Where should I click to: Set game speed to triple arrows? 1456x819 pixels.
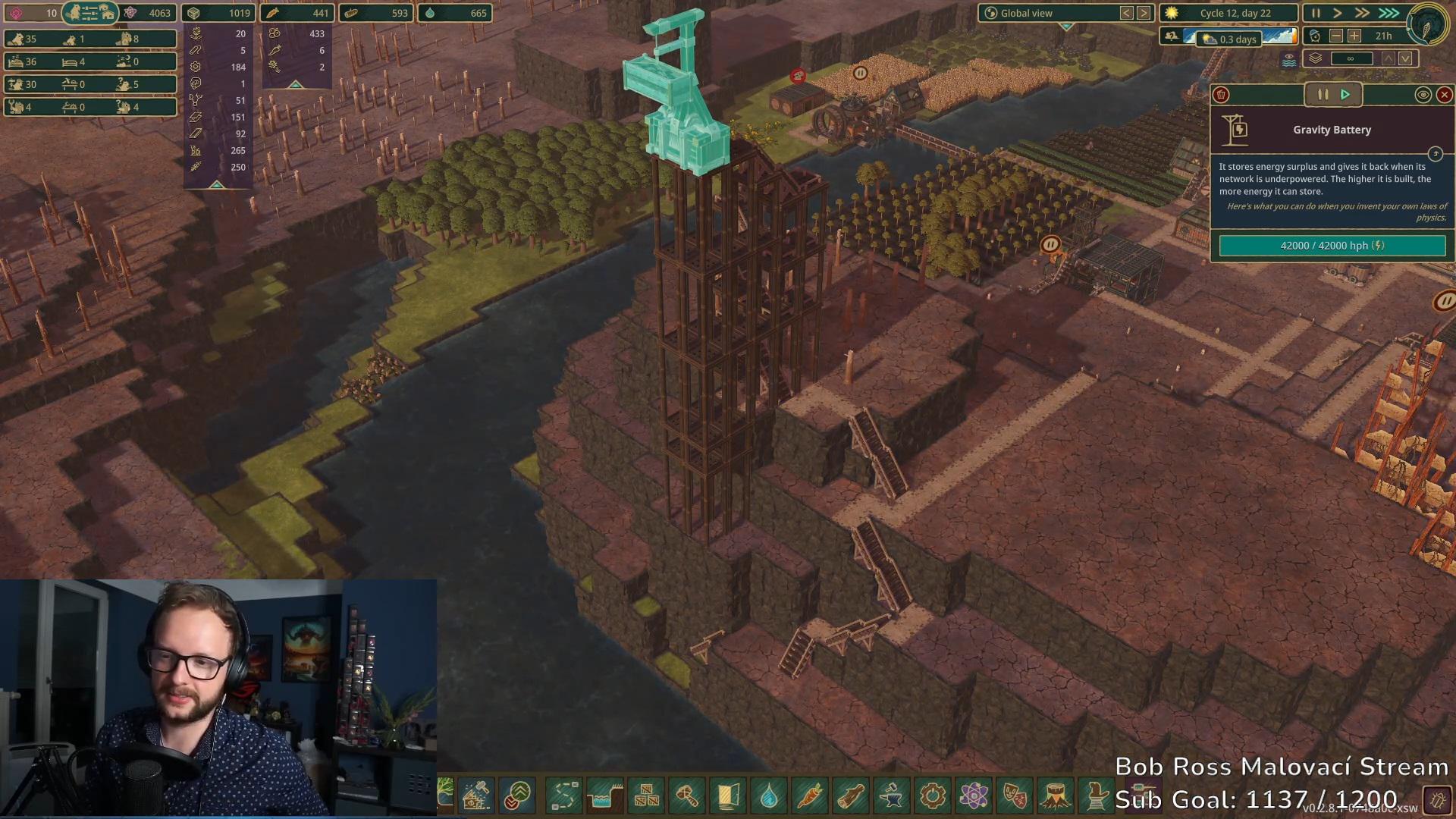coord(1389,13)
